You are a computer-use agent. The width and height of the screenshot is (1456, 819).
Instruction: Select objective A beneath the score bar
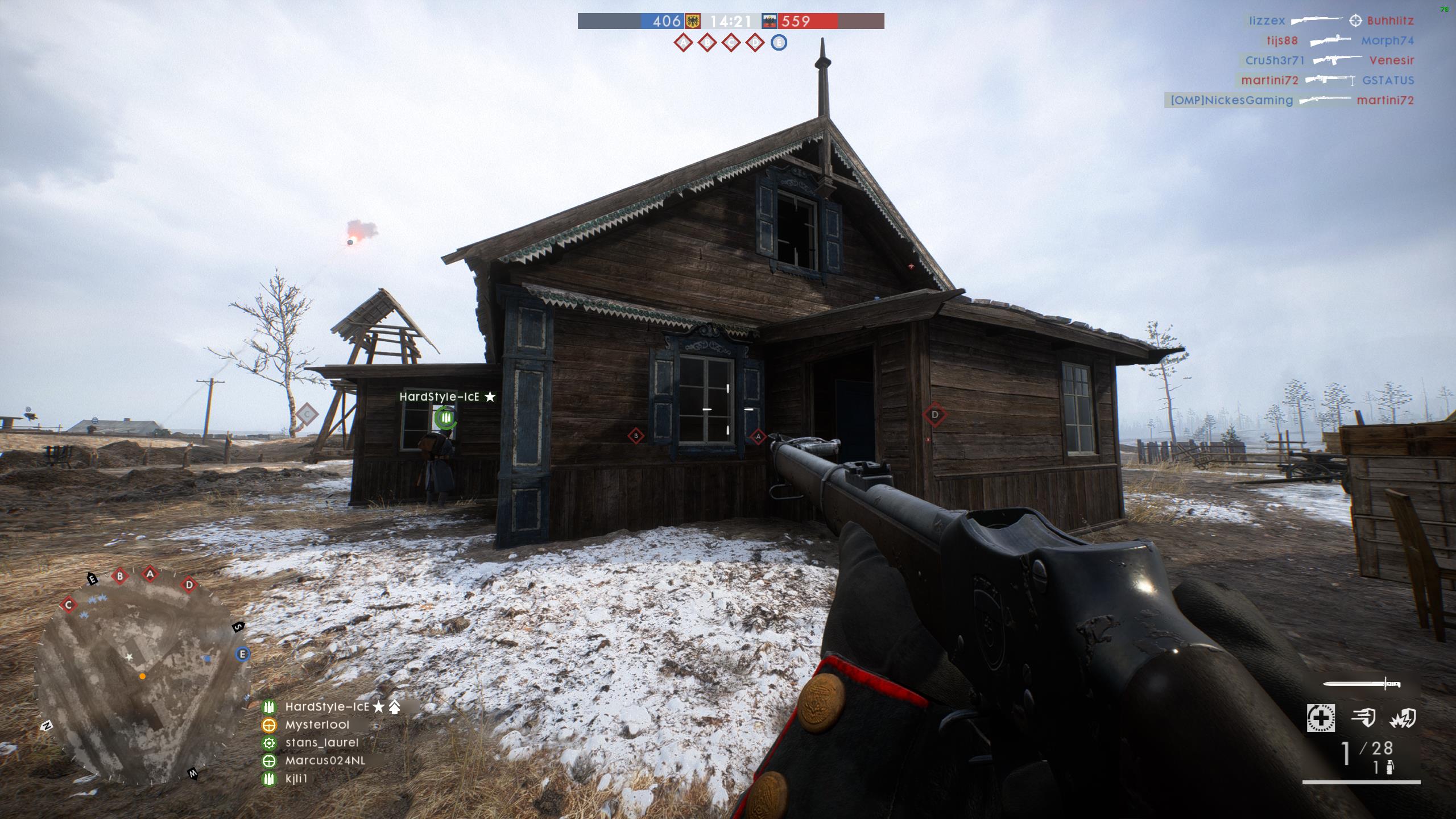point(683,43)
